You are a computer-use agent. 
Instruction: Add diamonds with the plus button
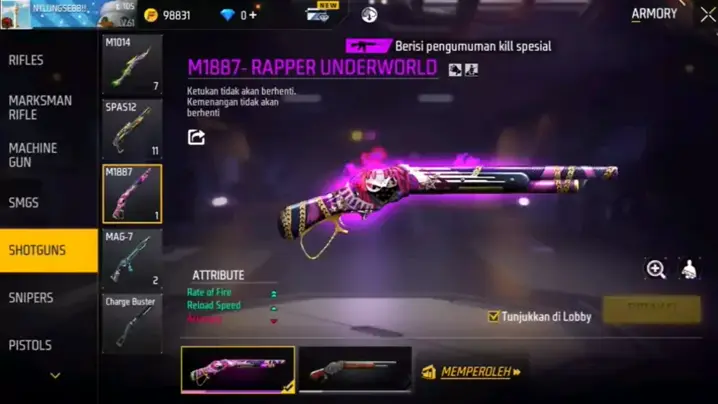[253, 15]
